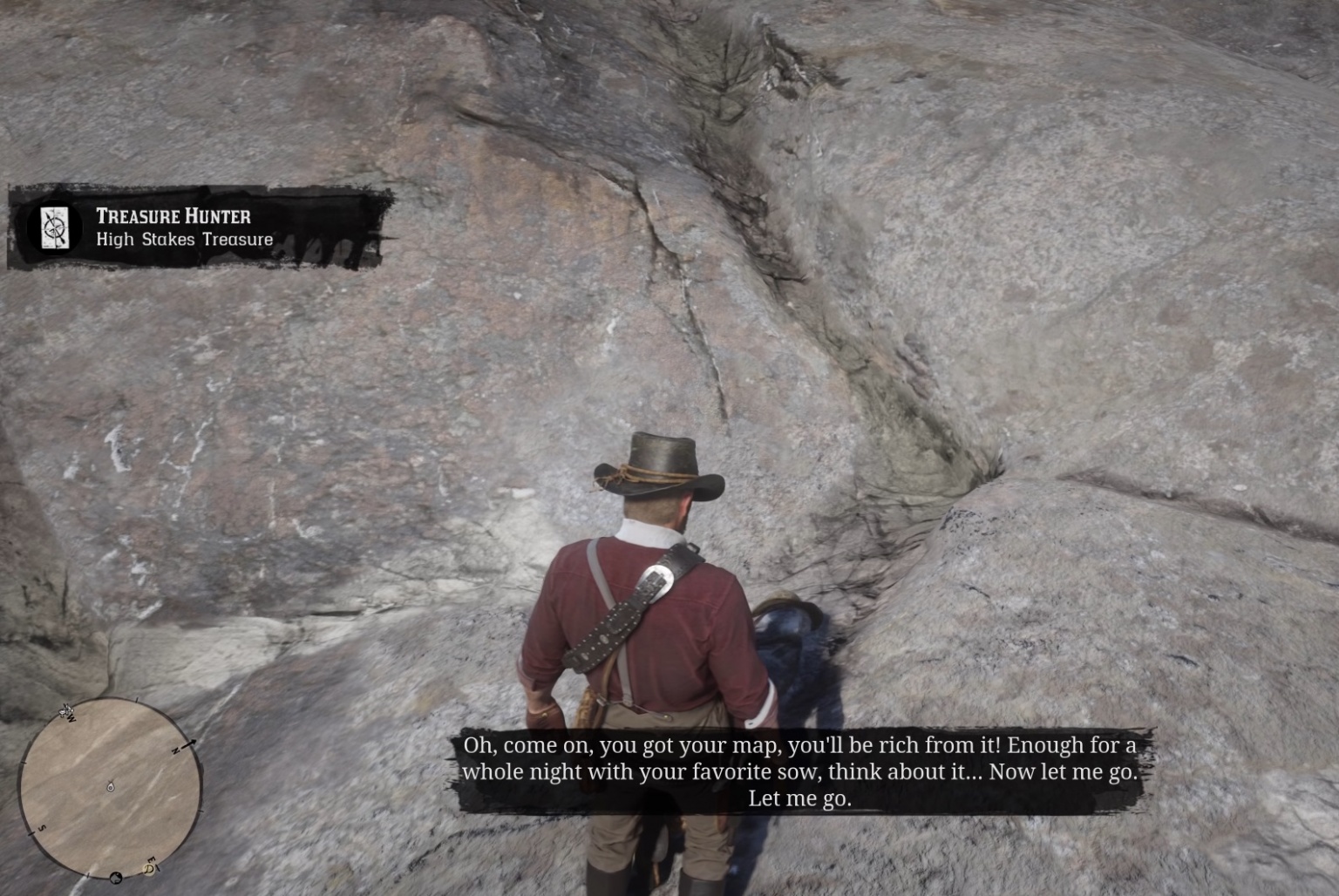Click the S compass letter on the minimap
Screen dimensions: 1339x896
tap(42, 828)
